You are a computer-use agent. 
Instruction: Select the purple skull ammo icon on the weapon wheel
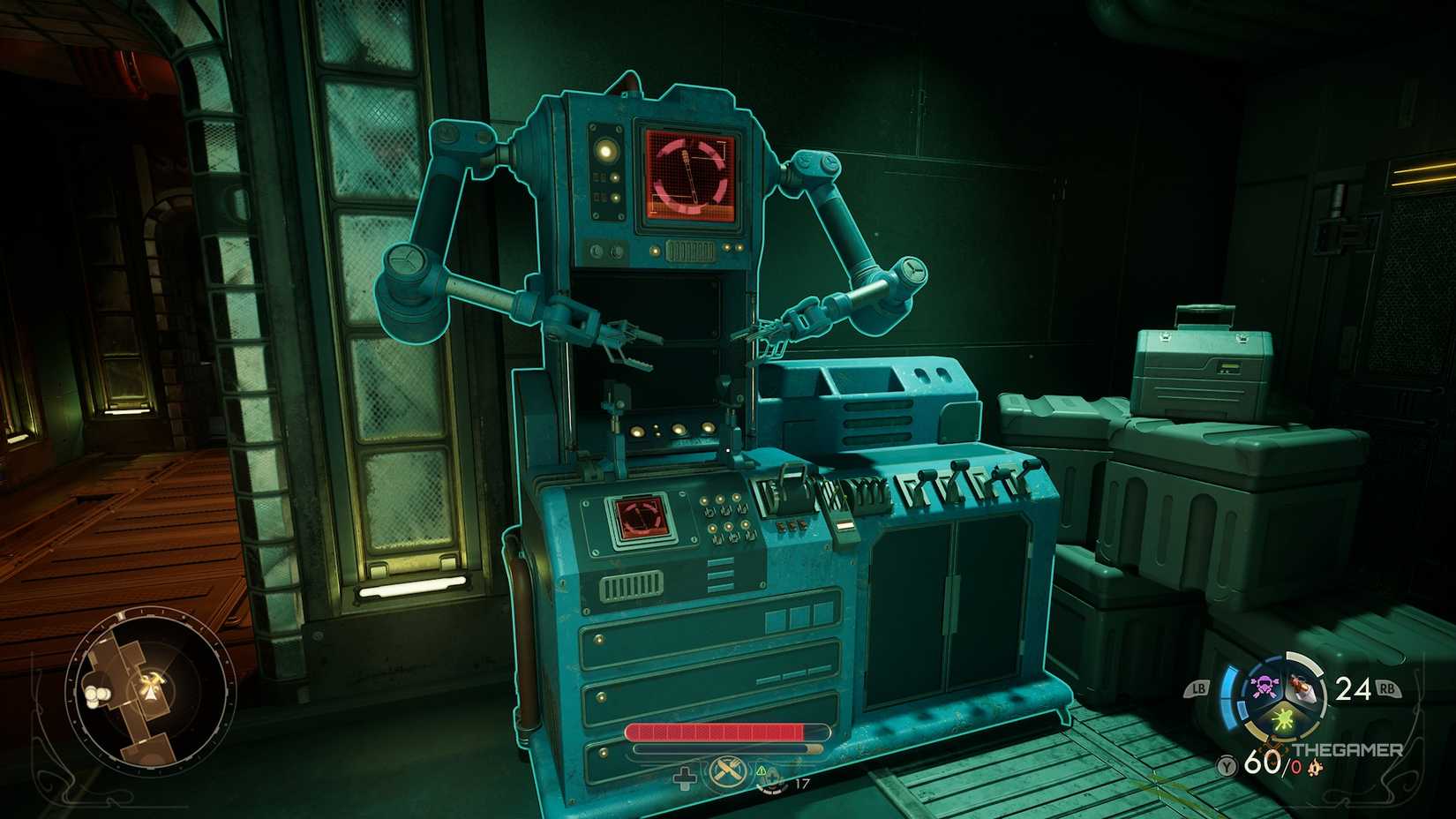(1264, 686)
